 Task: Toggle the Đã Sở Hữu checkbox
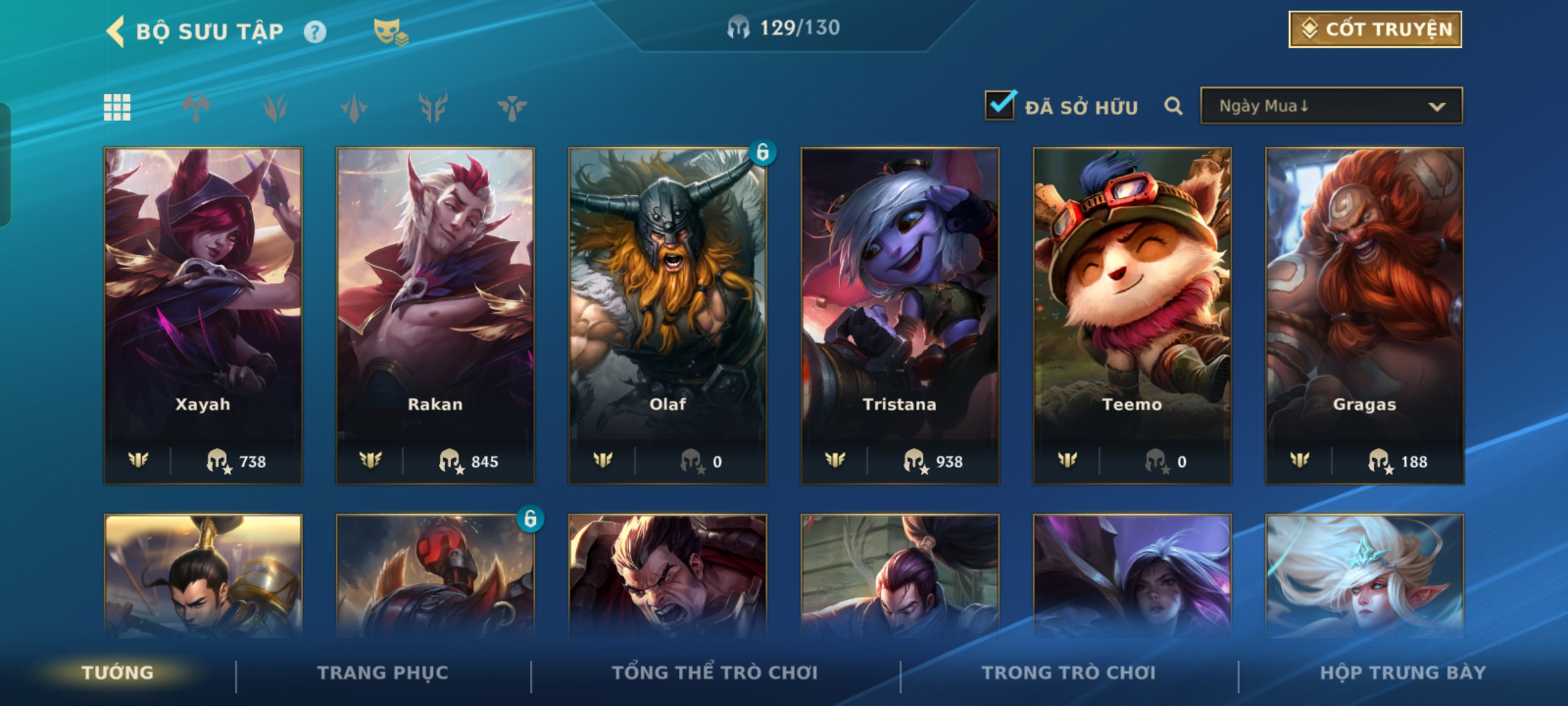click(1000, 105)
